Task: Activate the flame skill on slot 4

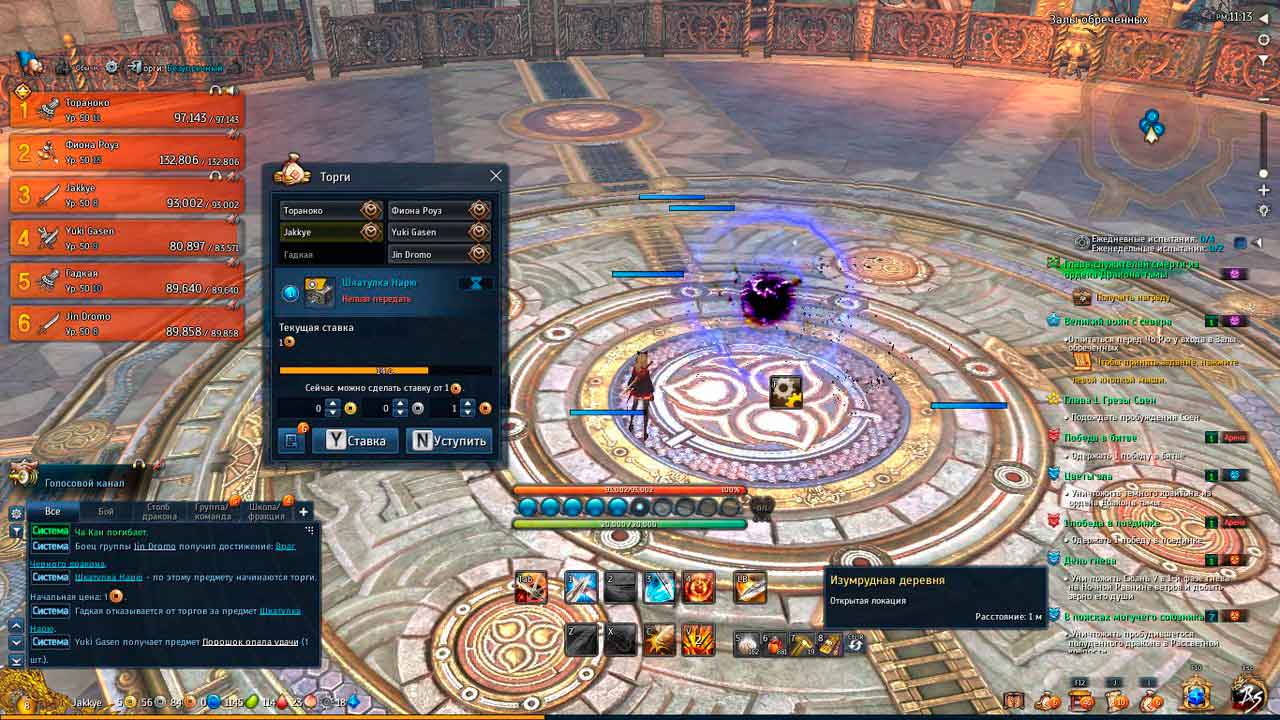Action: [x=697, y=587]
